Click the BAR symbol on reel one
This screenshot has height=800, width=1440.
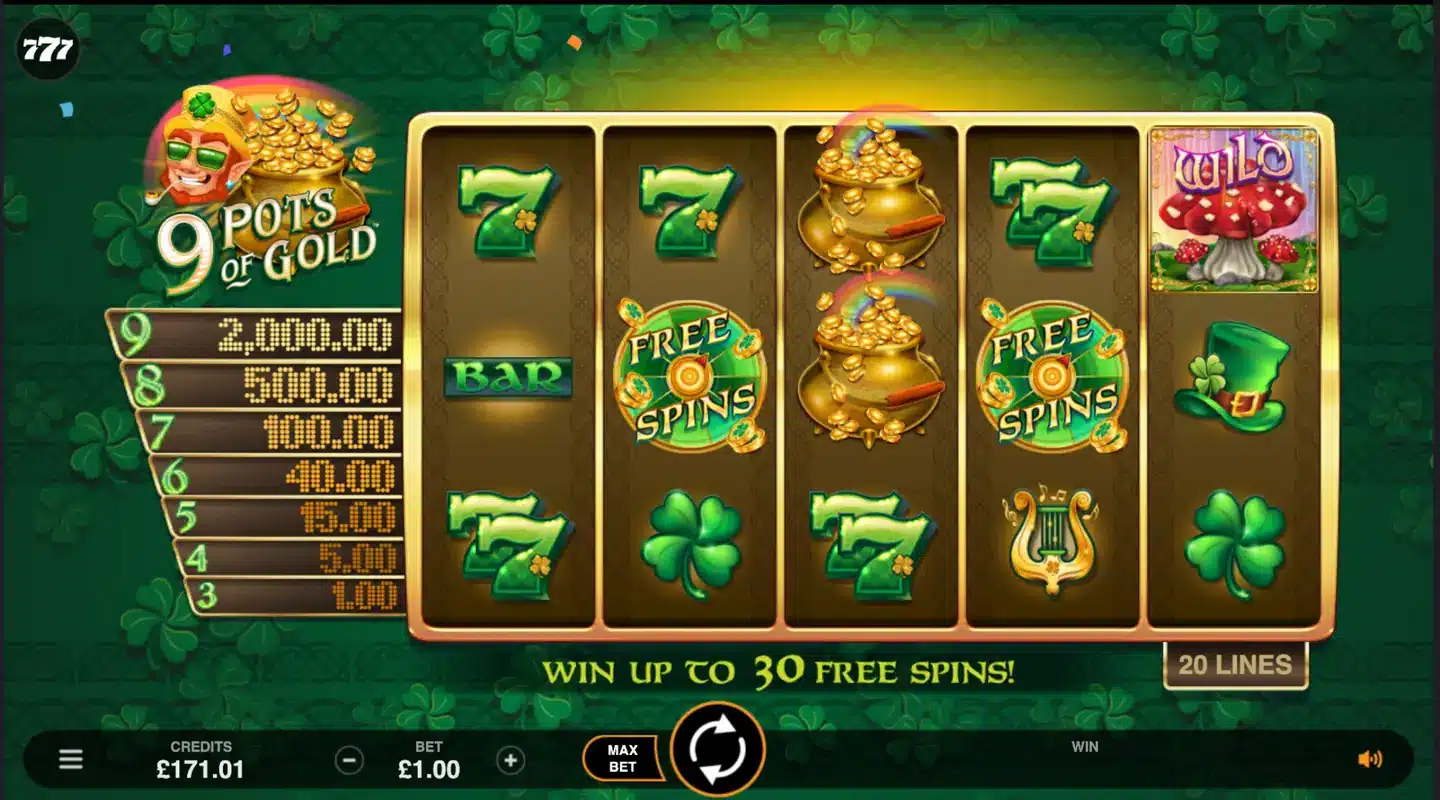tap(509, 378)
